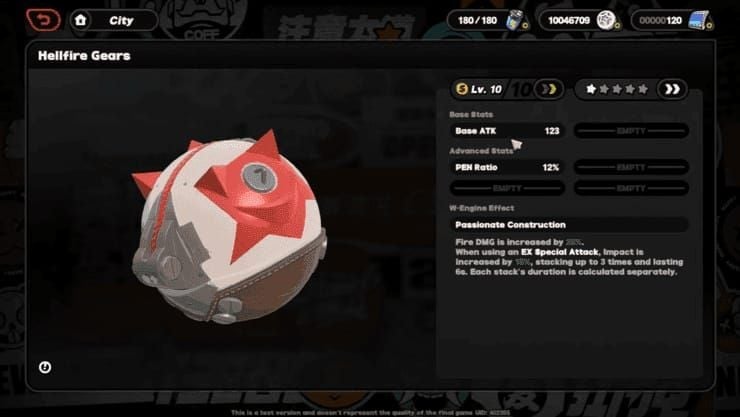Viewport: 740px width, 417px height.
Task: Click the blue item icon beside 00000120
Action: pos(700,19)
